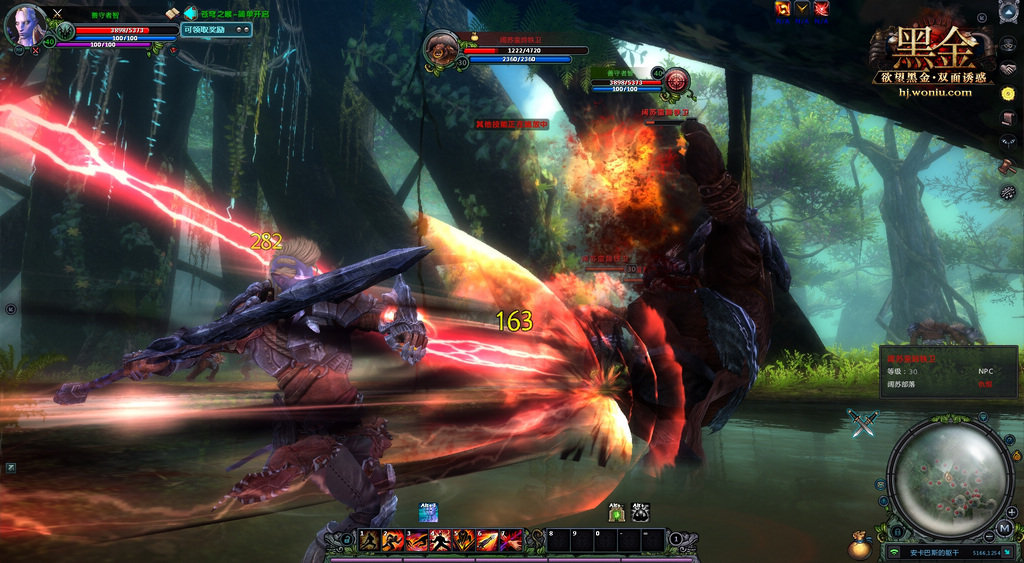Click the crossed swords combat icon
Viewport: 1024px width, 563px height.
click(x=862, y=423)
